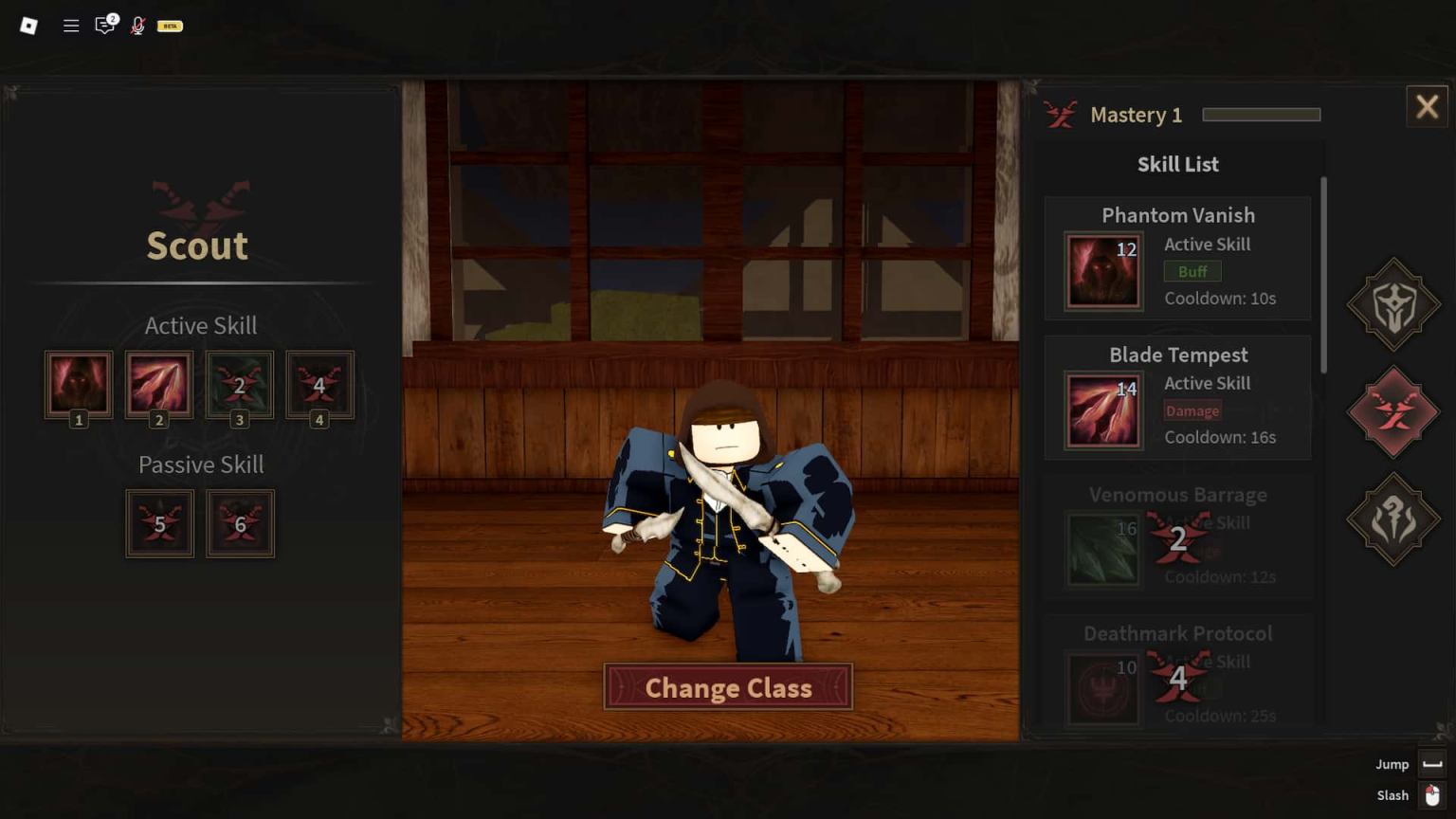Select the Blade Tempest skill icon in slot 2

[x=159, y=385]
